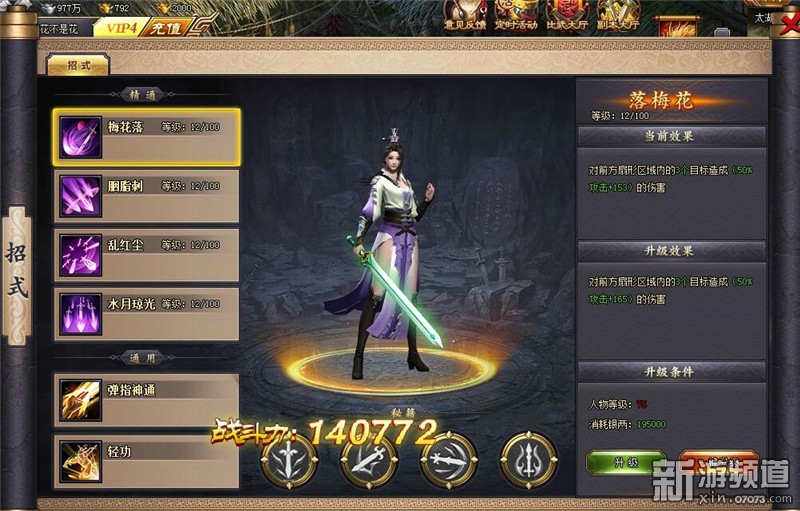This screenshot has height=511, width=800.
Task: Open the 弹指神通 general skill
Action: click(146, 399)
